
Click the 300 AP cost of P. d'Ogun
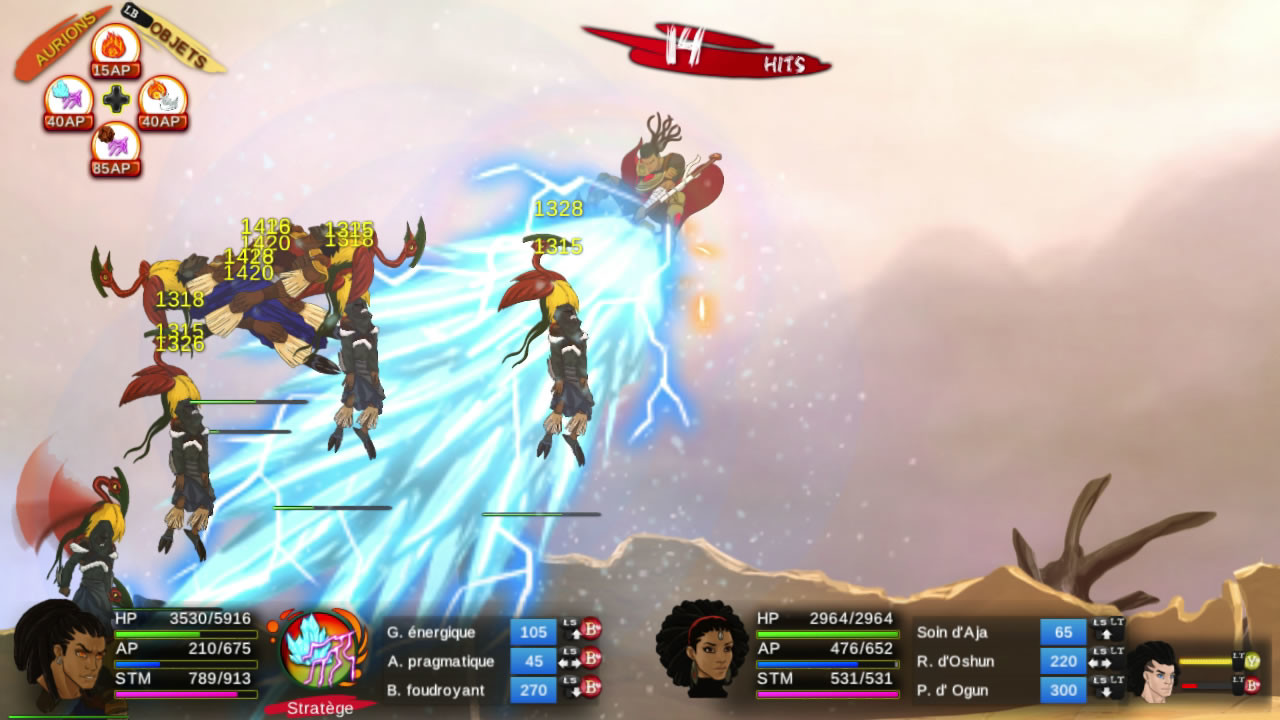pos(1063,690)
